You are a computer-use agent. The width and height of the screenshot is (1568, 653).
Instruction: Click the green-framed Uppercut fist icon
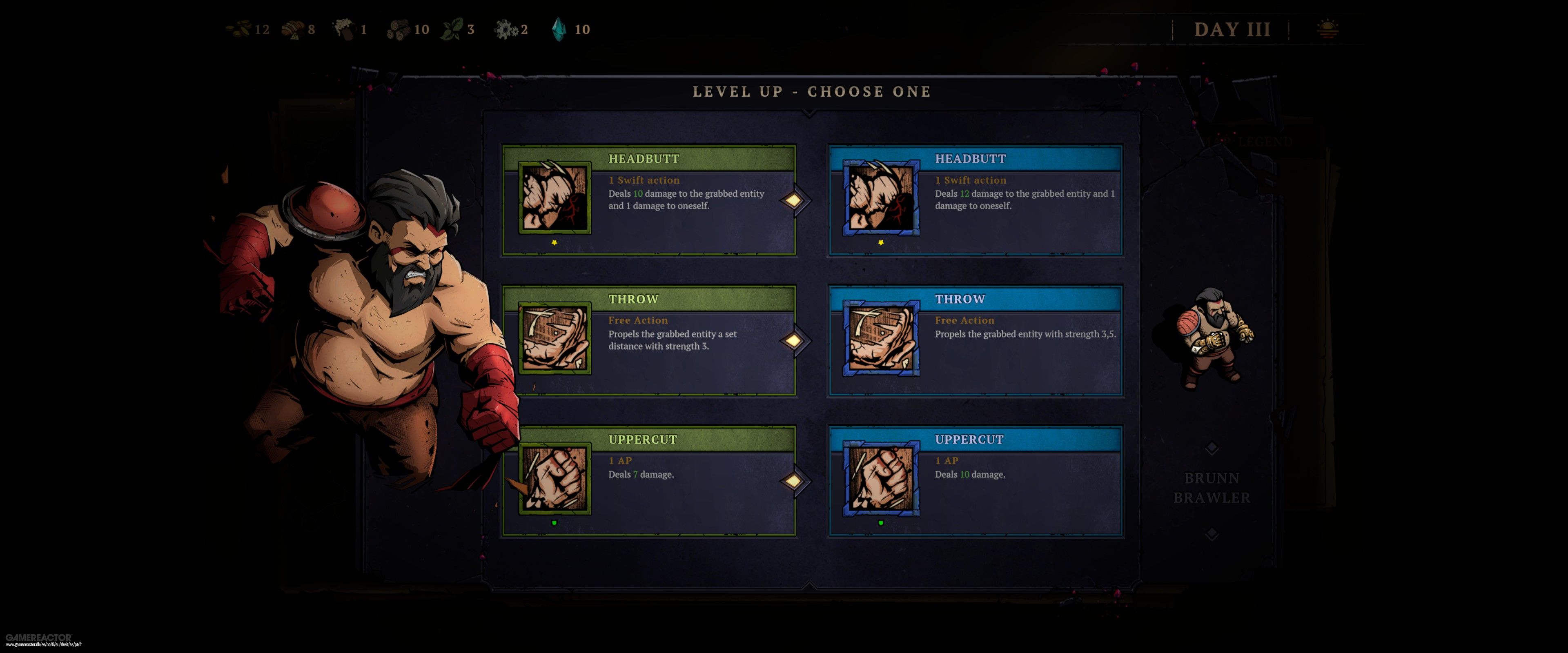pos(555,478)
